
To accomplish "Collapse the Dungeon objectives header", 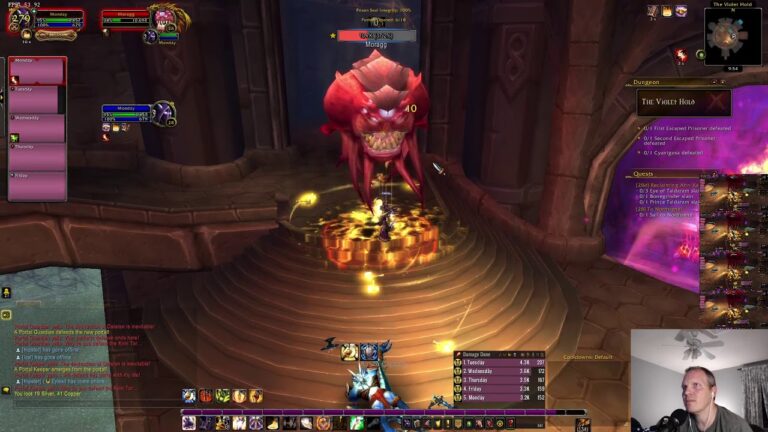I will point(659,82).
